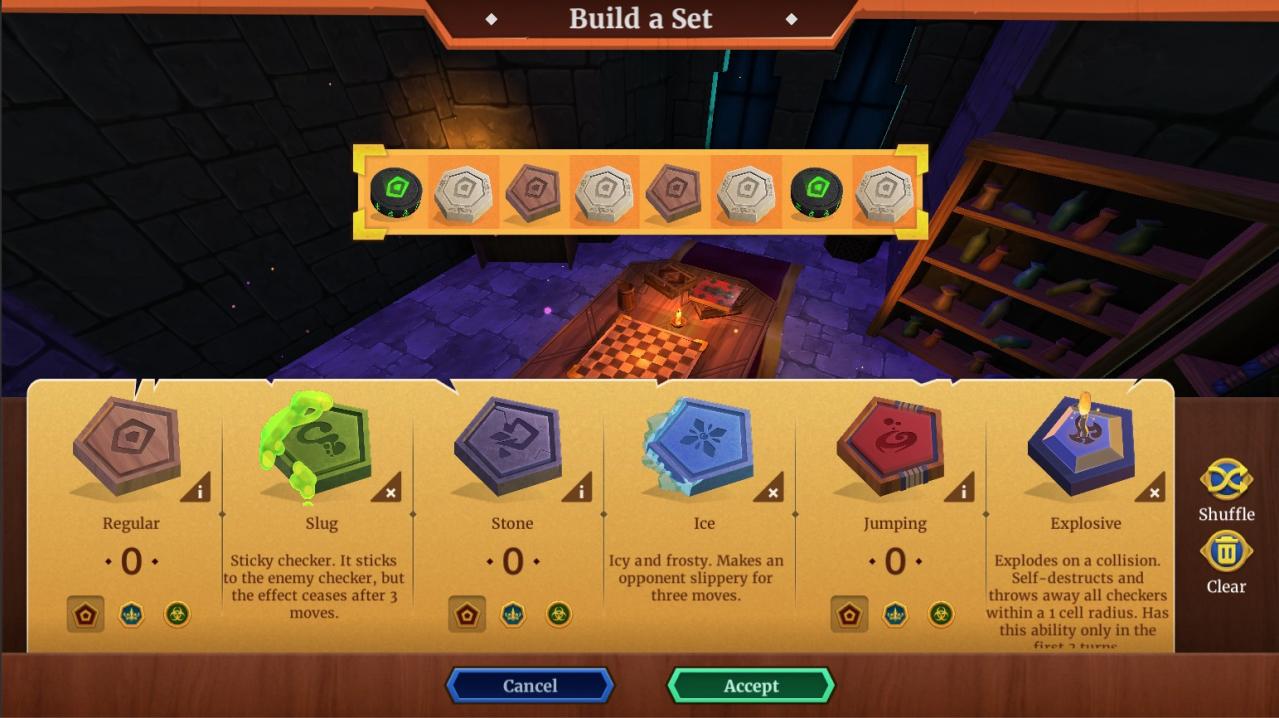
Task: Cancel building the set
Action: [x=529, y=686]
